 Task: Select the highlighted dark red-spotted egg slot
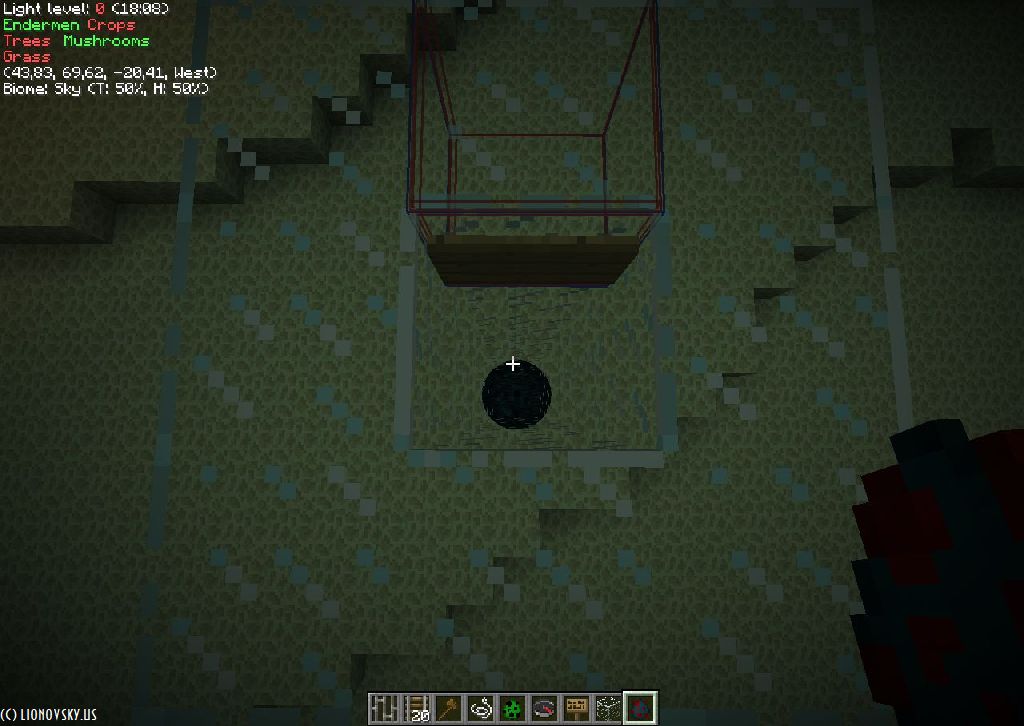point(640,708)
